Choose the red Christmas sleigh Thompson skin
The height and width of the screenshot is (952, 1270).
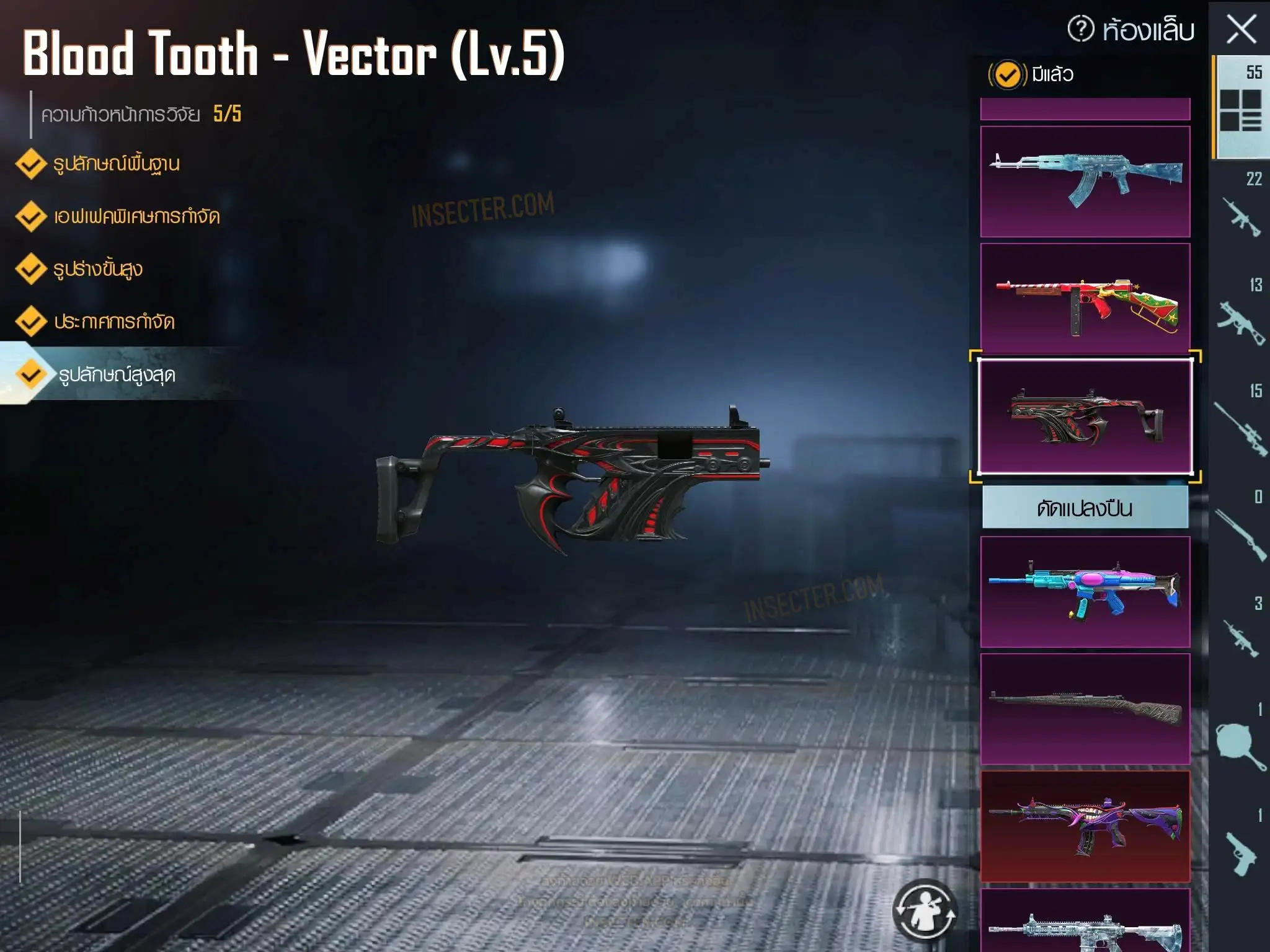(x=1085, y=298)
